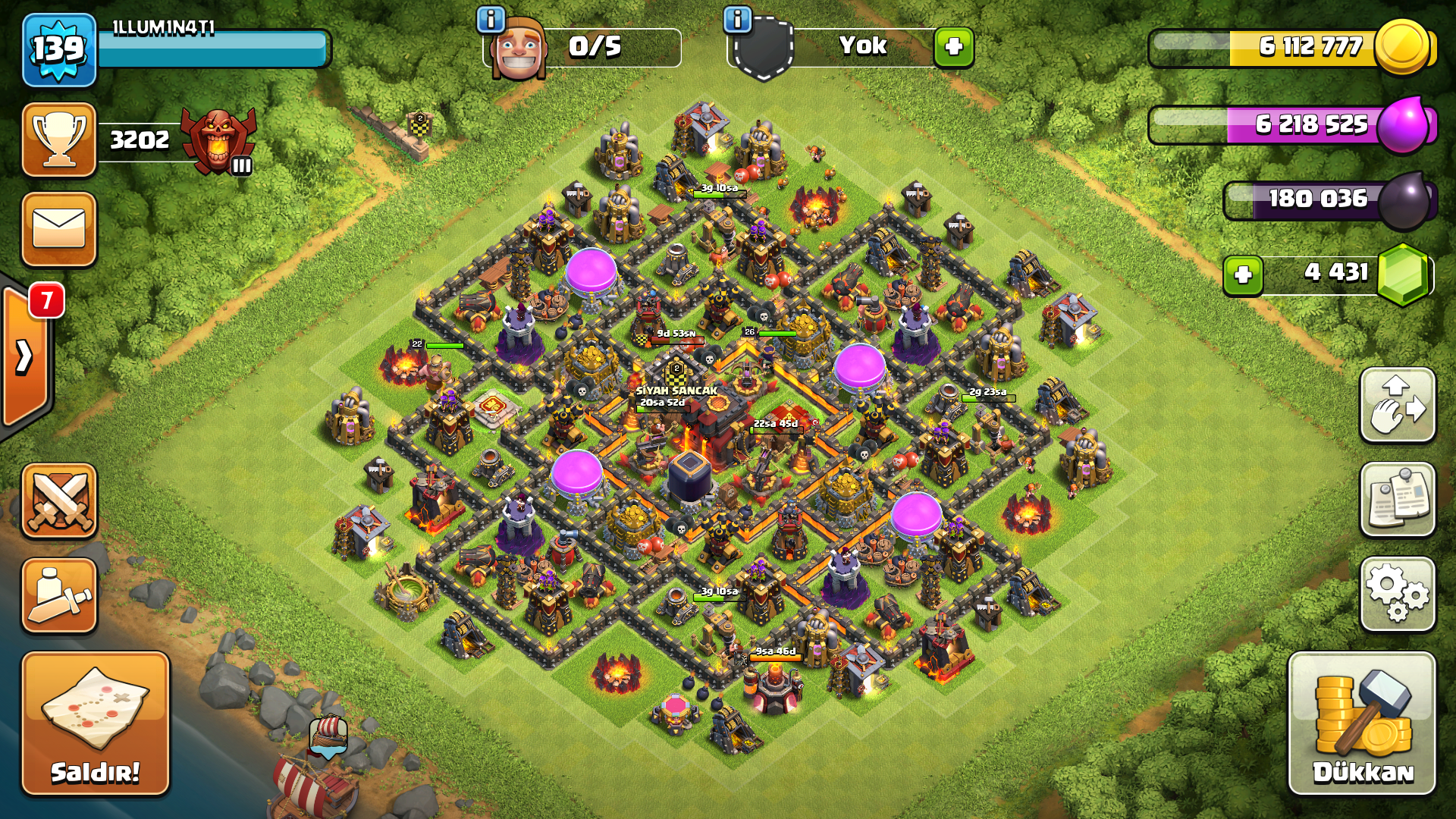Open the settings gears button
The height and width of the screenshot is (819, 1456).
coord(1398,595)
